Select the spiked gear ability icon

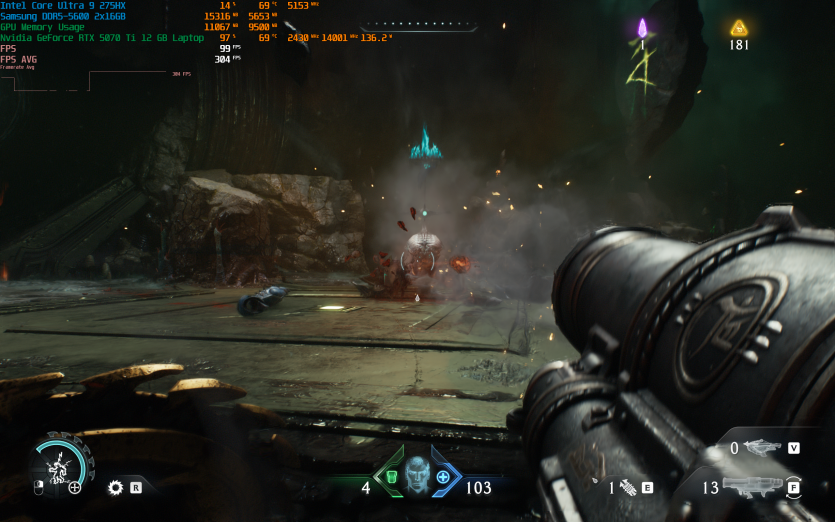coord(116,488)
